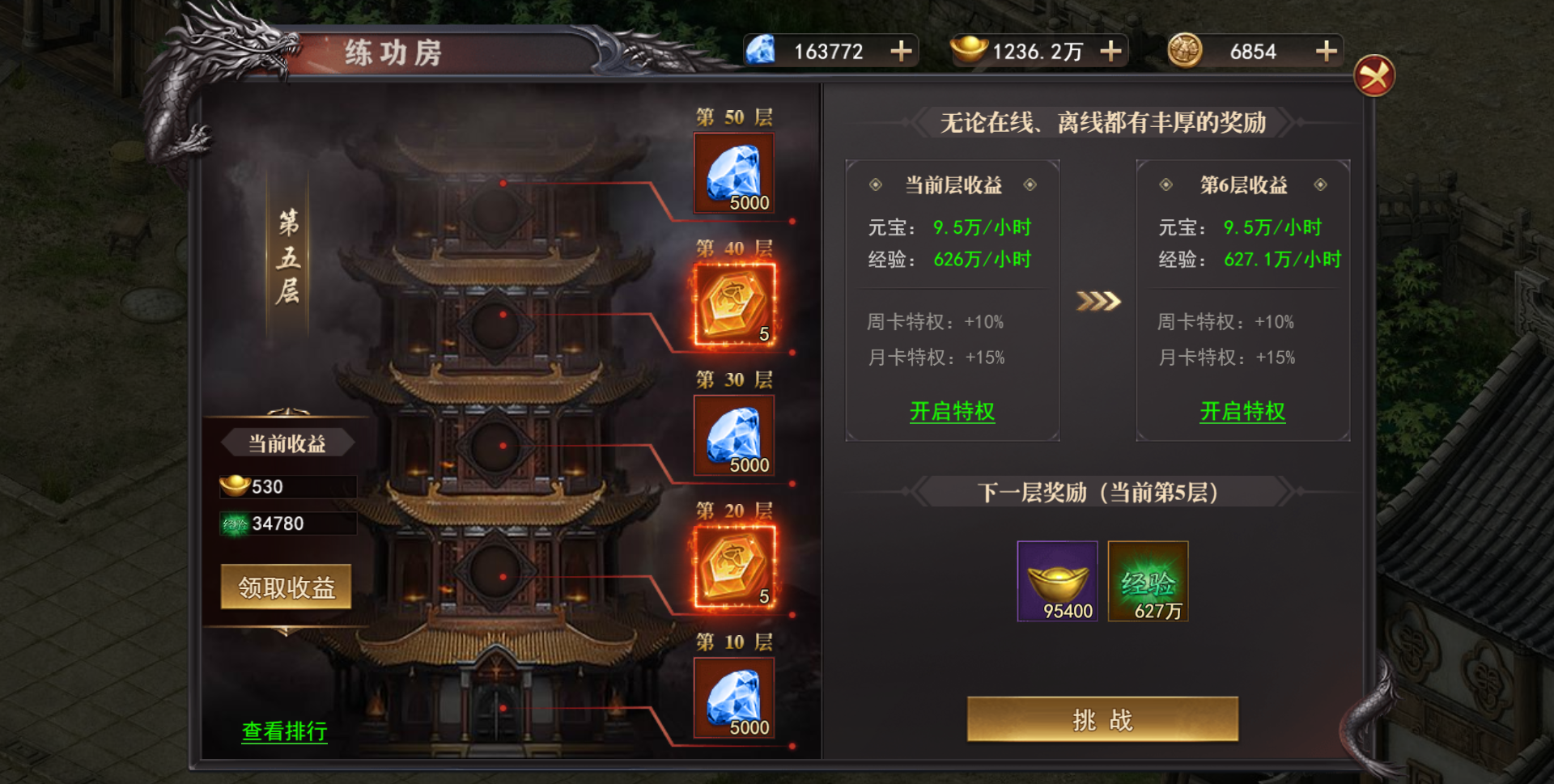This screenshot has height=784, width=1554.
Task: Open 开启特权 under current floor earnings
Action: point(952,412)
